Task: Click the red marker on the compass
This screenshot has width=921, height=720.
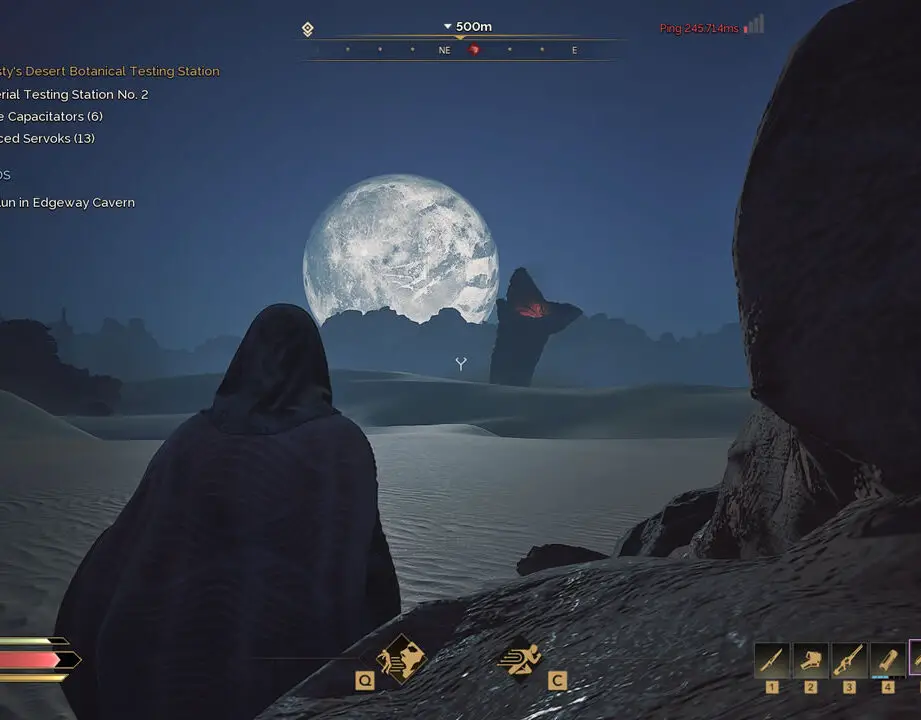Action: click(475, 50)
